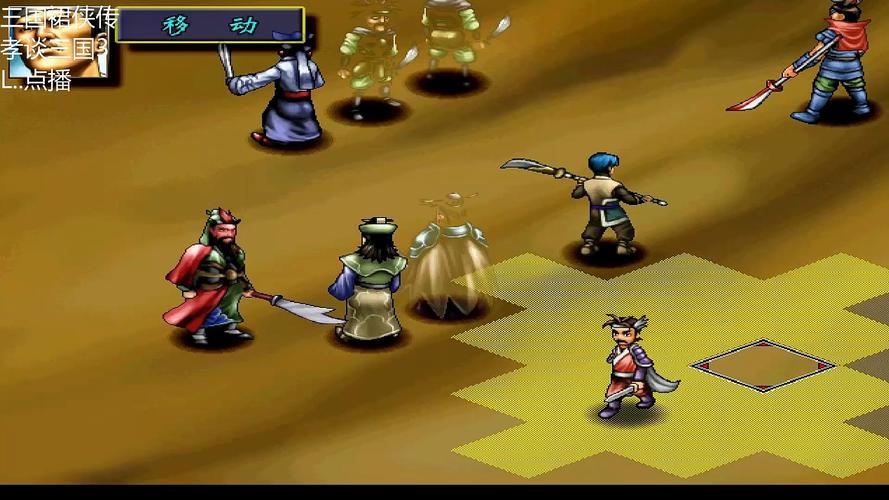889x500 pixels.
Task: Confirm move to the red-cornered cursor tile
Action: [x=763, y=366]
